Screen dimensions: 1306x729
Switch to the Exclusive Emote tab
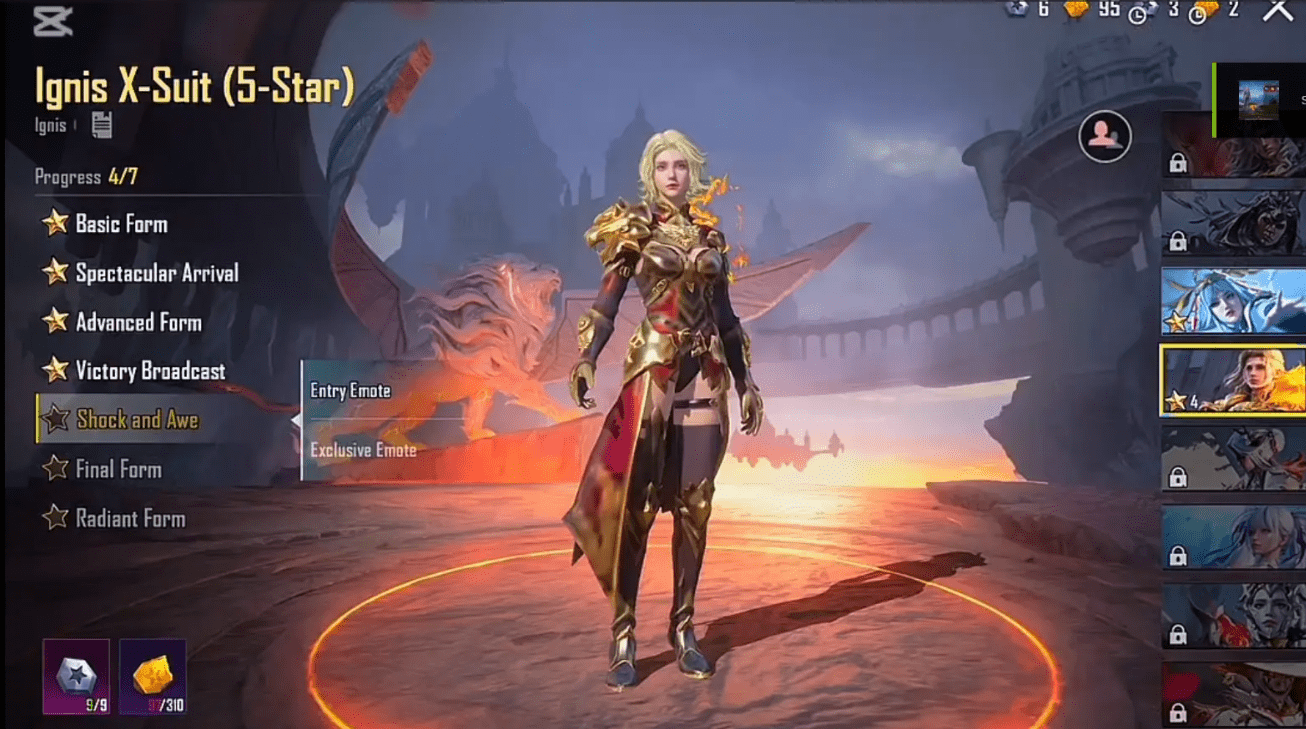(362, 450)
